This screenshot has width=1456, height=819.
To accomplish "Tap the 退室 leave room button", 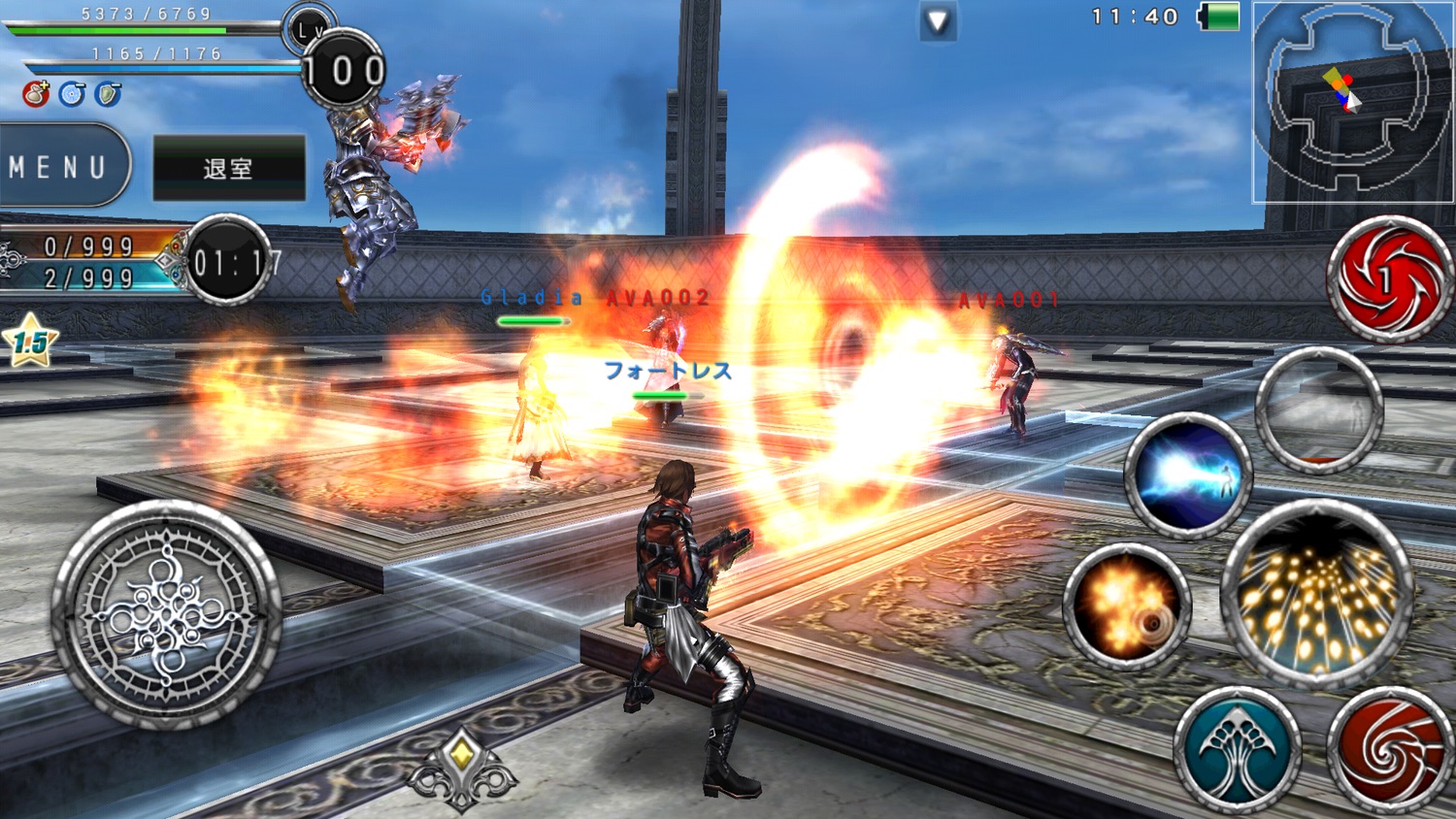I will [x=229, y=168].
